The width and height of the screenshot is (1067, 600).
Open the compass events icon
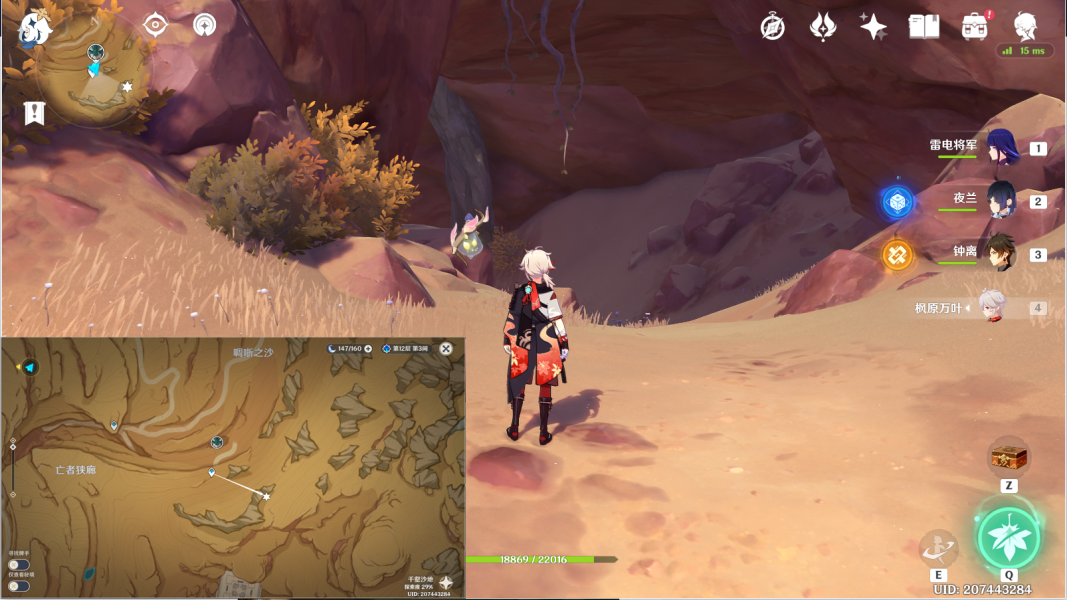click(772, 27)
